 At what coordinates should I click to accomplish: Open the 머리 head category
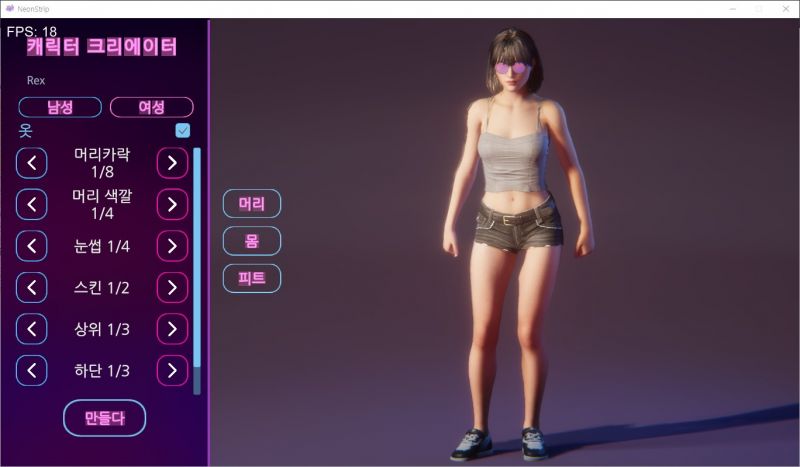pos(251,204)
